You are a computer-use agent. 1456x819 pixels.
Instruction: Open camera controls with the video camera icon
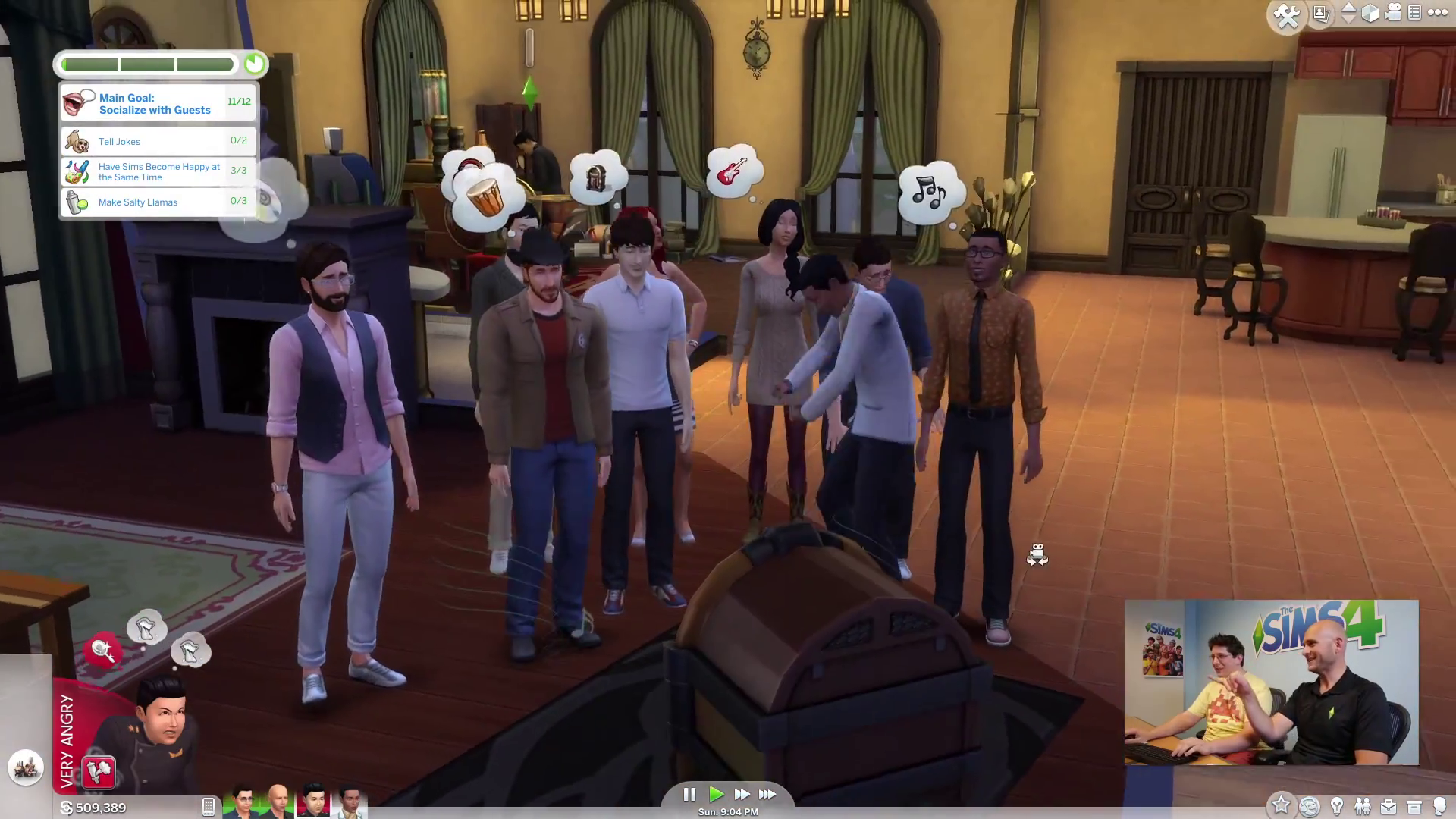click(x=1393, y=14)
